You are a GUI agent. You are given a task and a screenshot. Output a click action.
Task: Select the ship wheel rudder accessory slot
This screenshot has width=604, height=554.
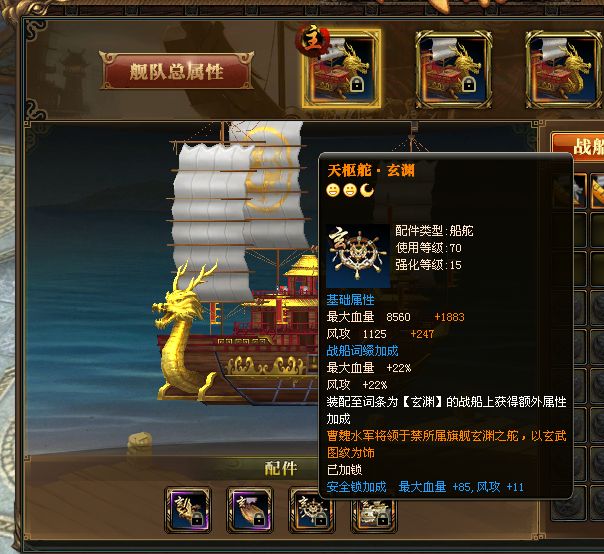pyautogui.click(x=311, y=508)
